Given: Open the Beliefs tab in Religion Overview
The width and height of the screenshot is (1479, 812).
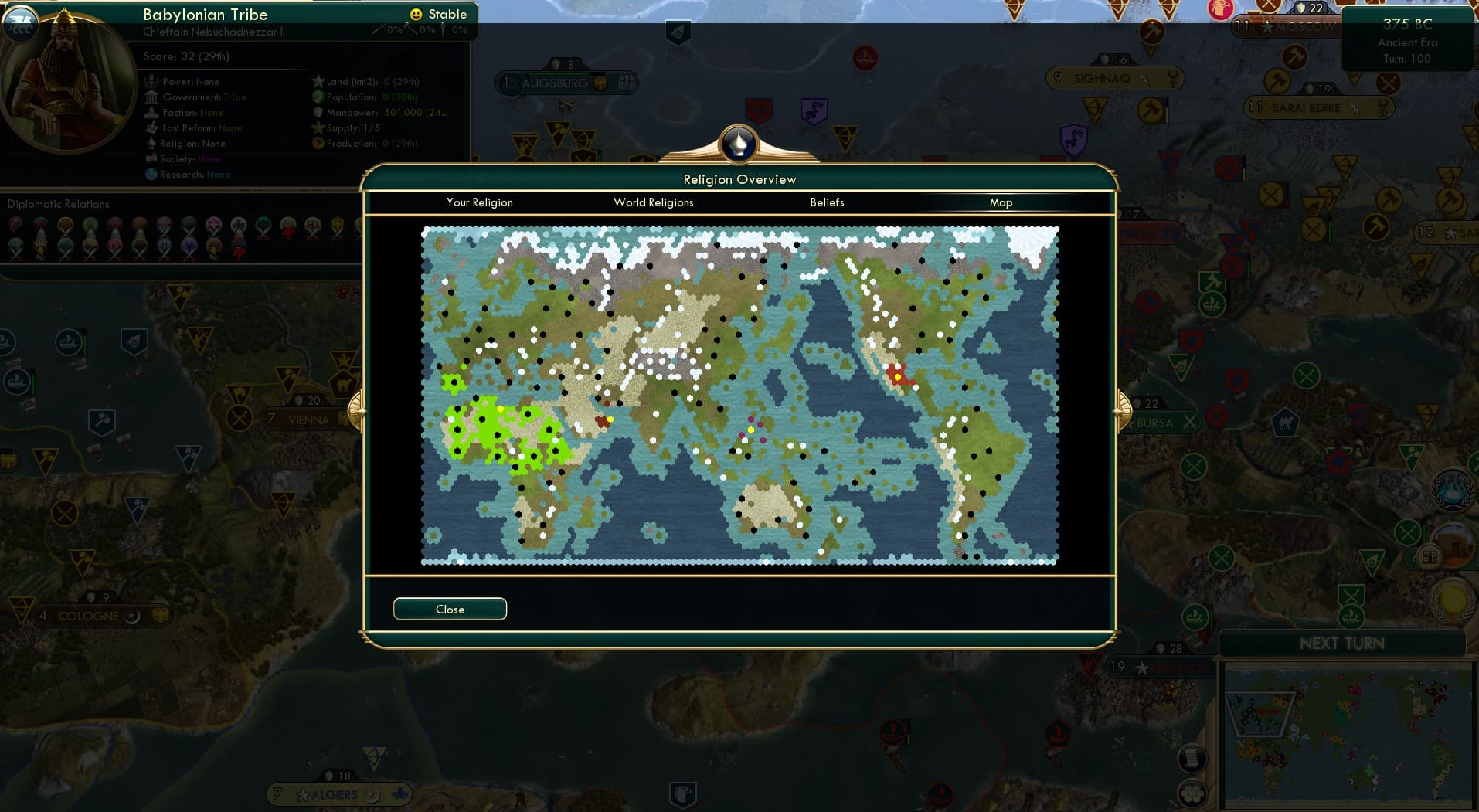Looking at the screenshot, I should click(826, 202).
